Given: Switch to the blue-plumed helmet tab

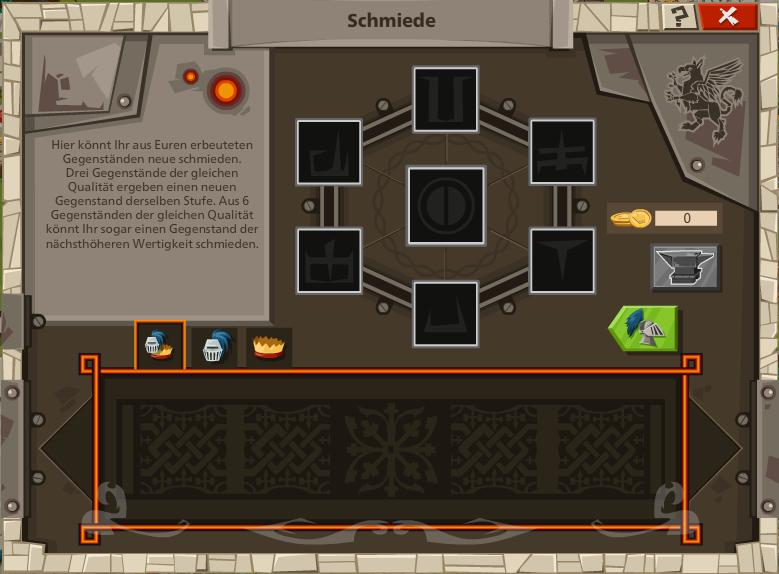Looking at the screenshot, I should tap(214, 346).
